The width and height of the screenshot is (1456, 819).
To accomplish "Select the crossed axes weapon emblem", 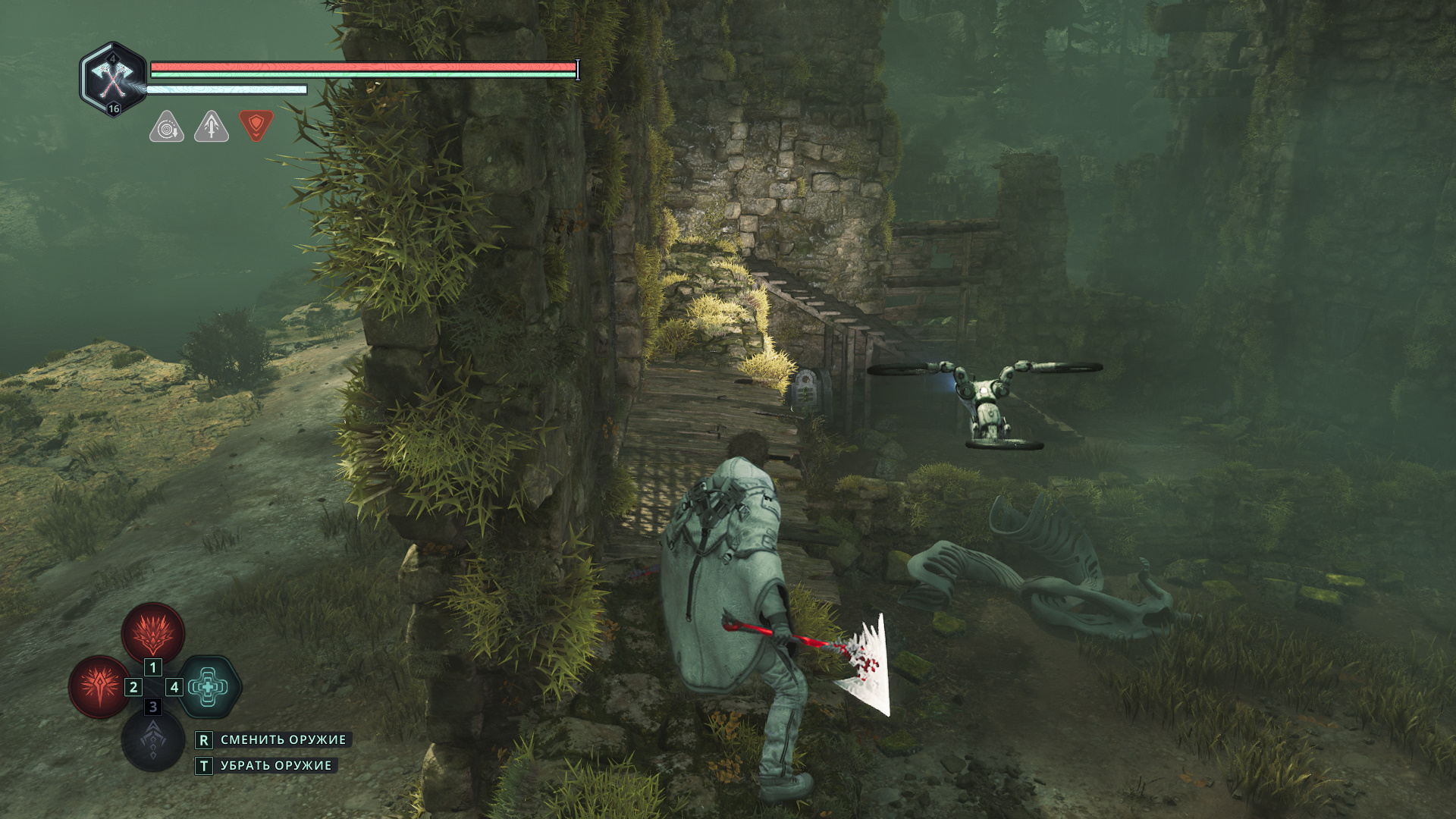I will tap(113, 79).
